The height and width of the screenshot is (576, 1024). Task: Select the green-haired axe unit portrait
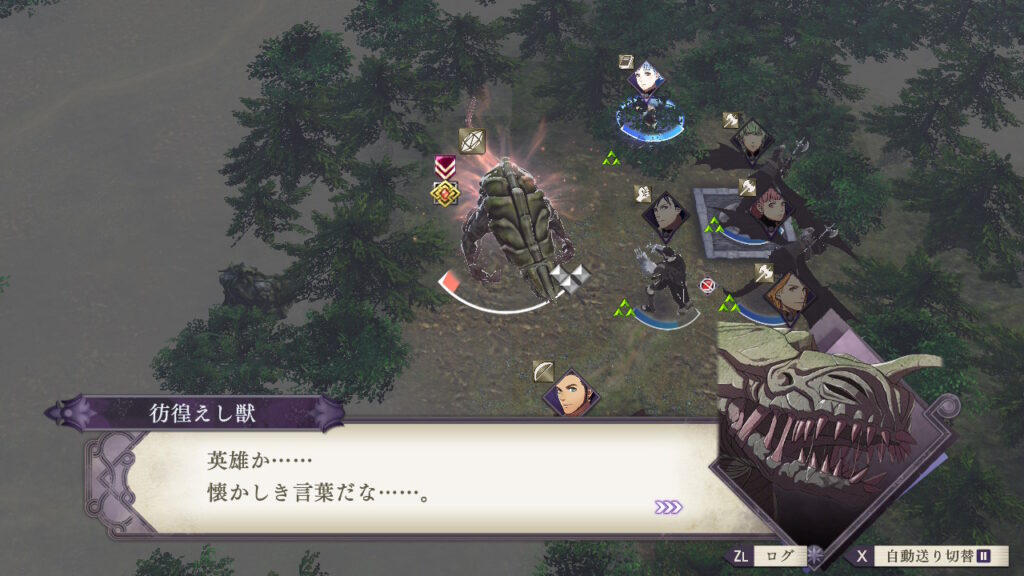753,142
